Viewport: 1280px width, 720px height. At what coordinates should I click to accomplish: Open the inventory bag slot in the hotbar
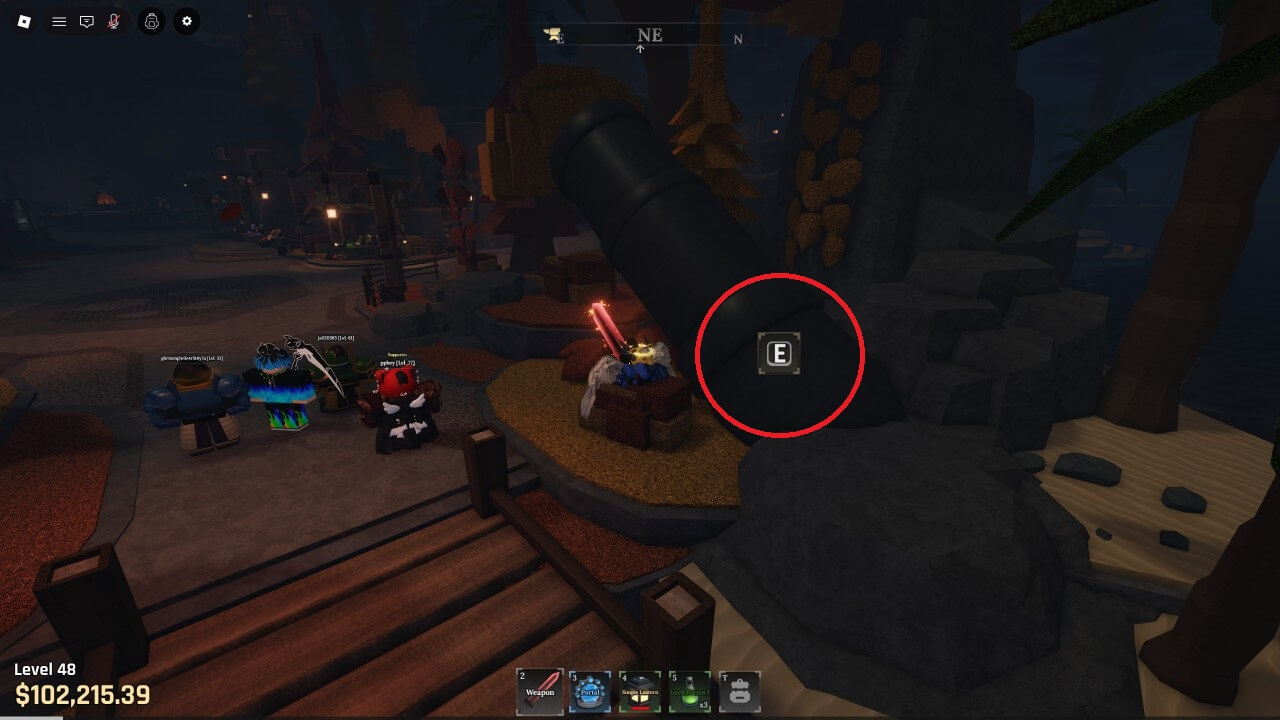coord(740,691)
